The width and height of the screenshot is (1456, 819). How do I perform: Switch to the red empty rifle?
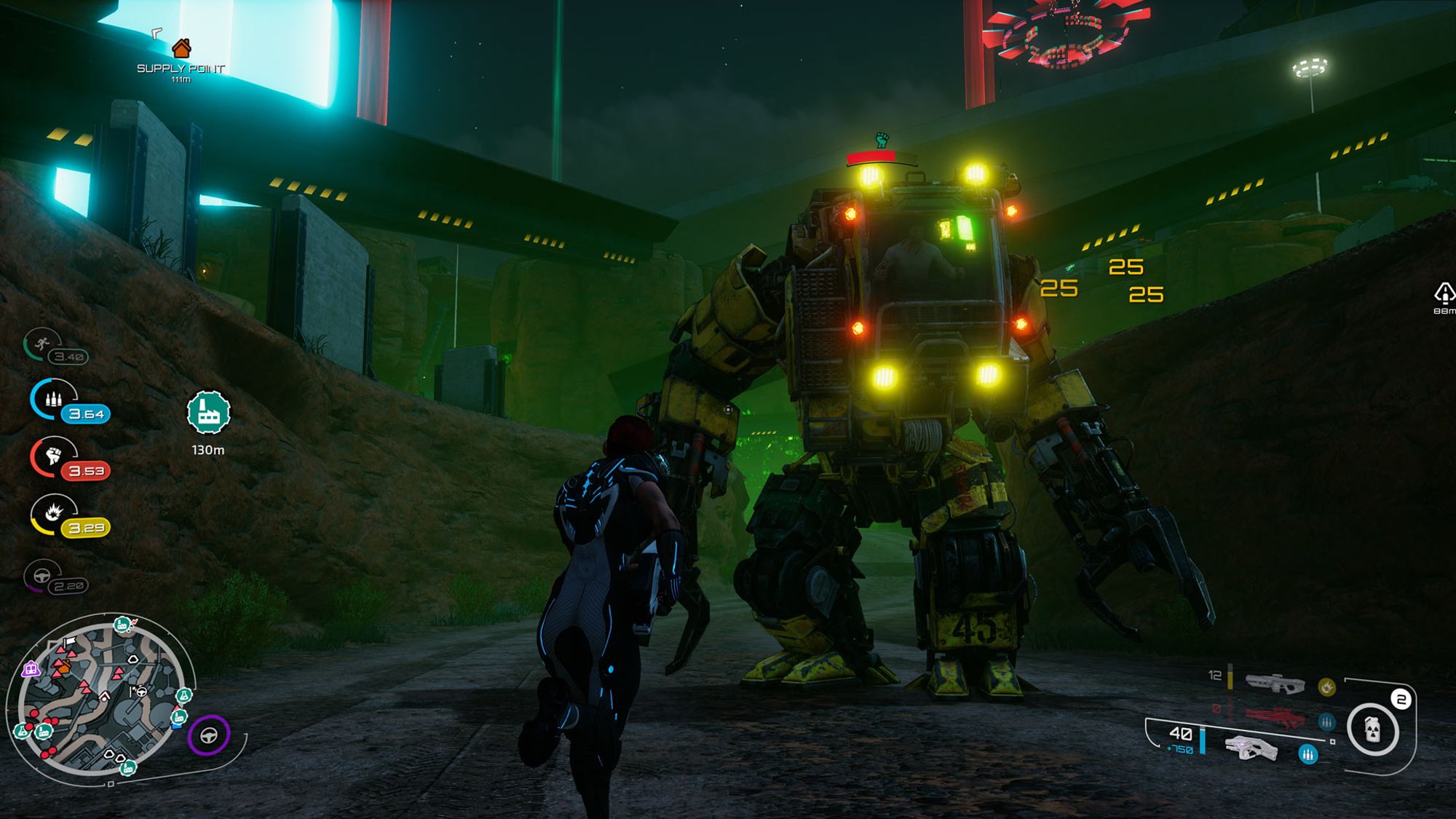coord(1275,716)
